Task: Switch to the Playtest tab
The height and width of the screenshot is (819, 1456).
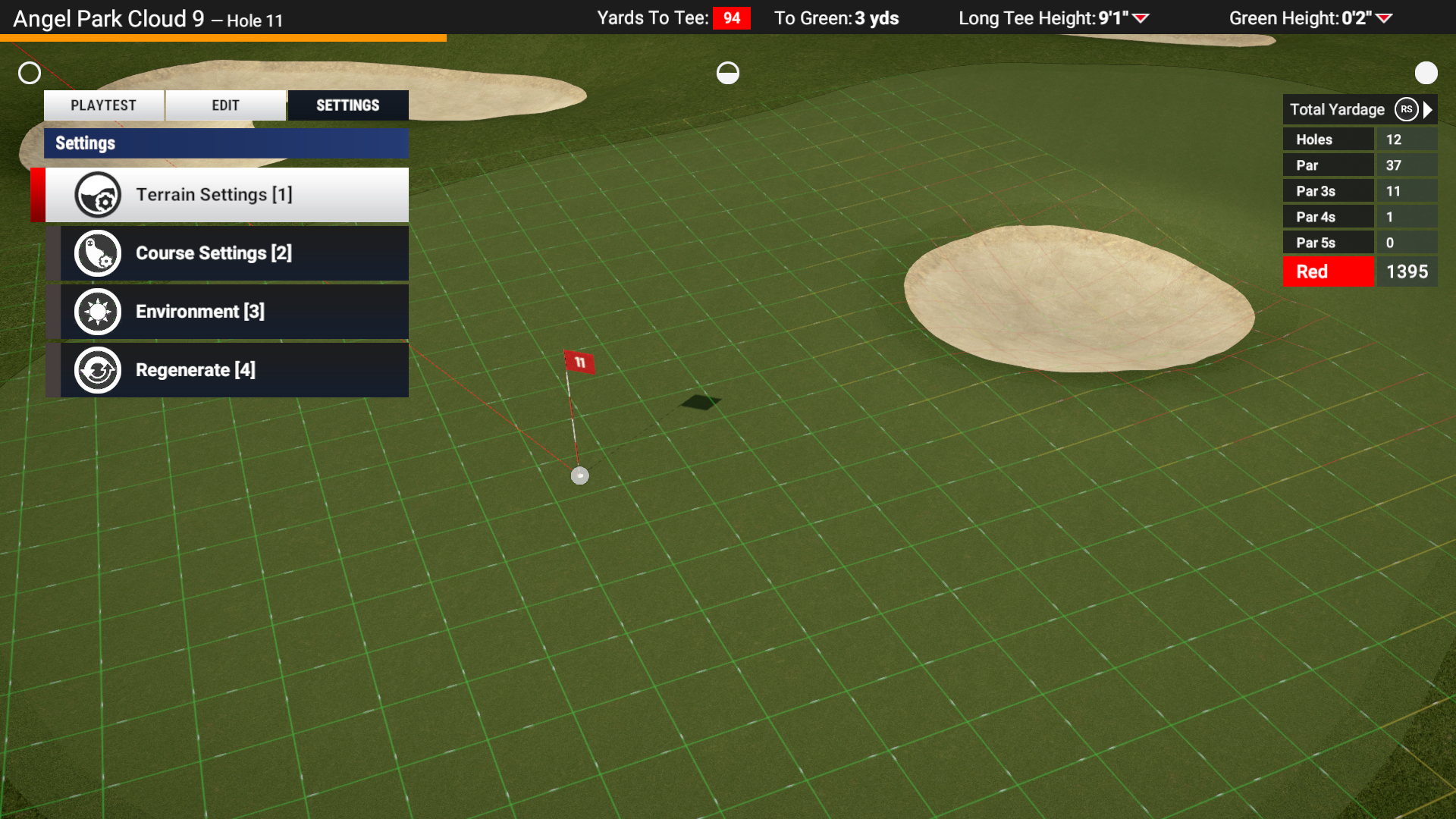Action: (104, 105)
